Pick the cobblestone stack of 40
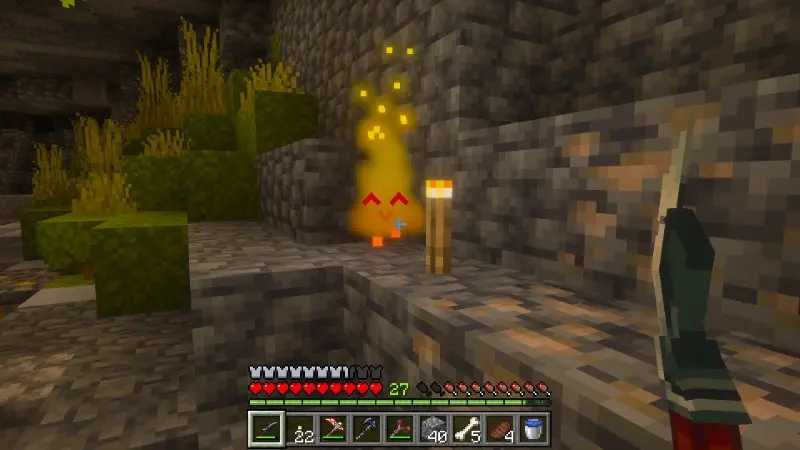The height and width of the screenshot is (450, 800). click(x=434, y=429)
